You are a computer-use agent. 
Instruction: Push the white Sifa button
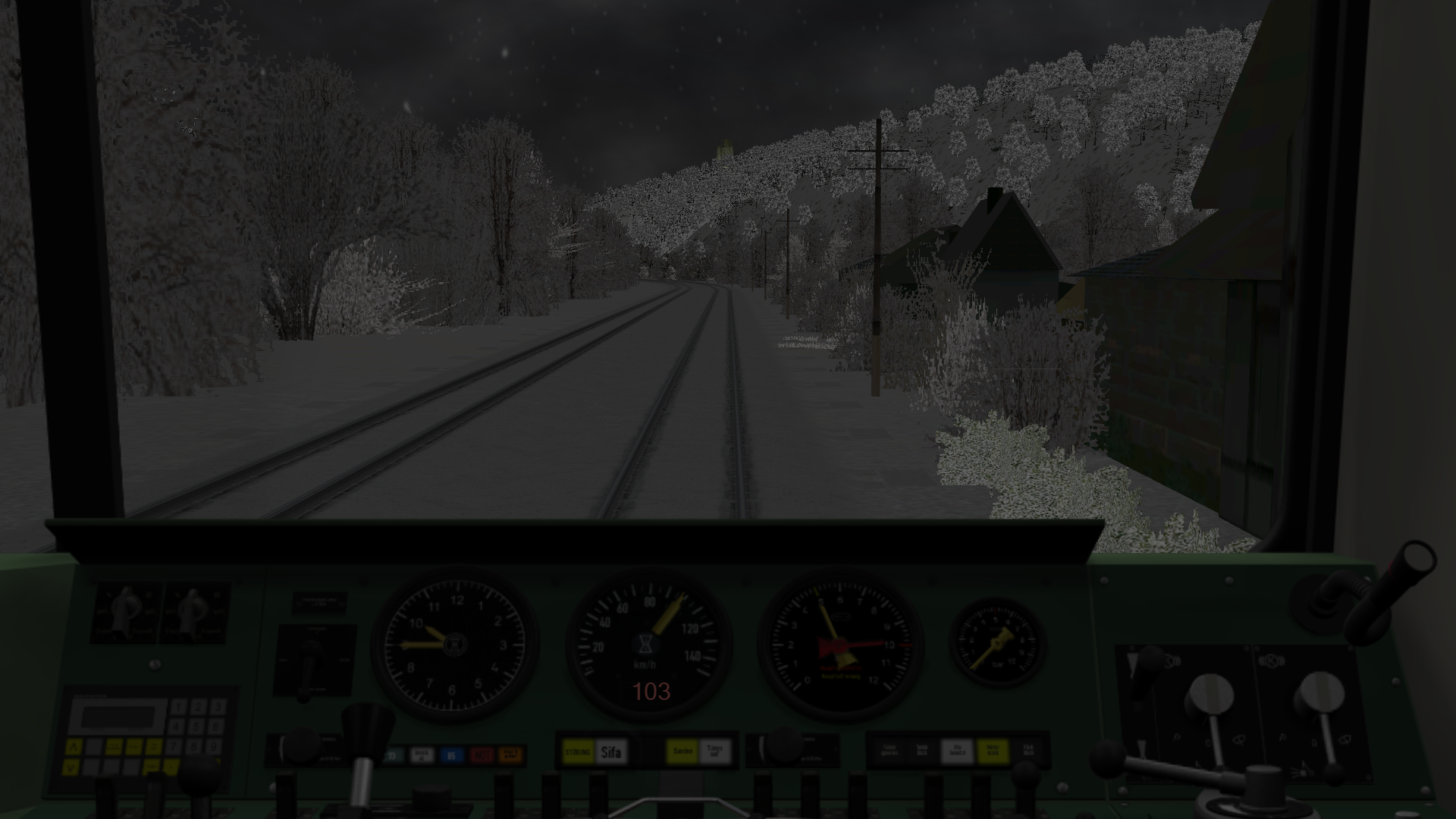[610, 752]
